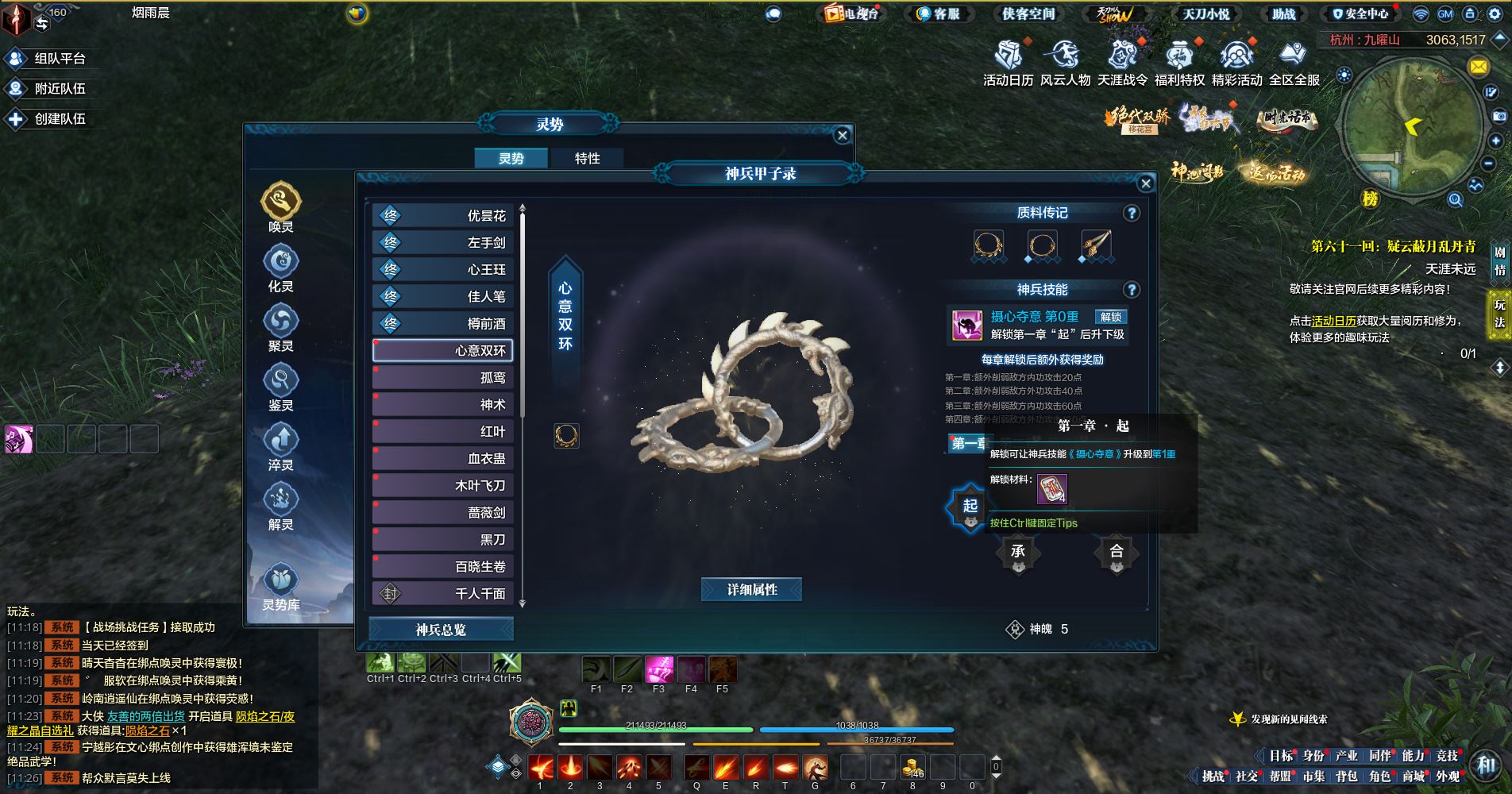
Task: Open 详细属性 detailed attributes
Action: tap(751, 590)
